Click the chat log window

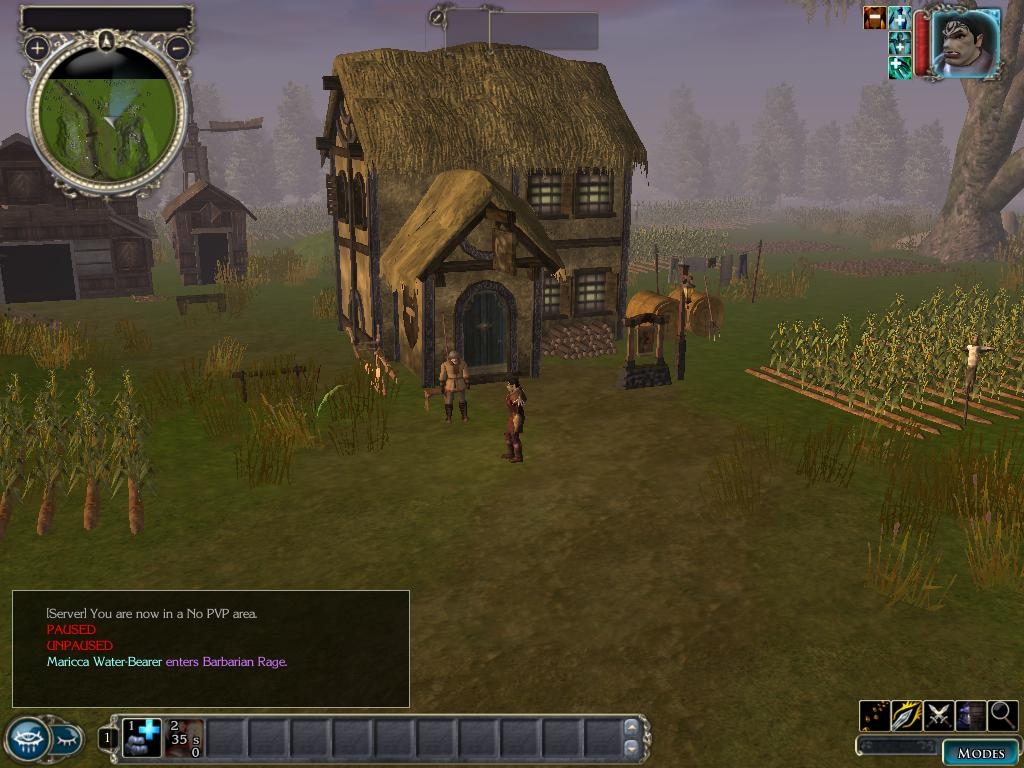coord(211,649)
